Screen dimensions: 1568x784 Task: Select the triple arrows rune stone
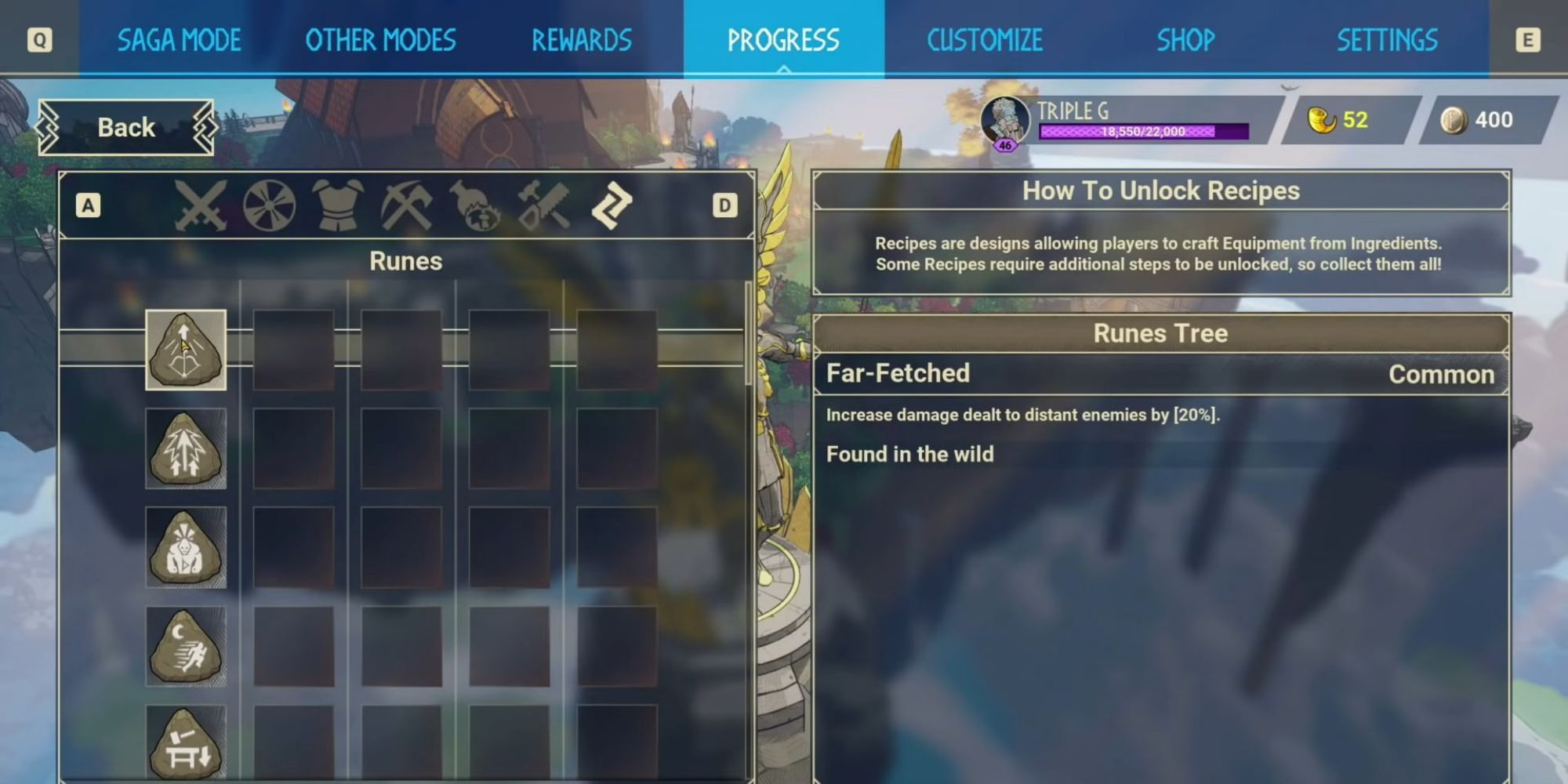click(184, 447)
